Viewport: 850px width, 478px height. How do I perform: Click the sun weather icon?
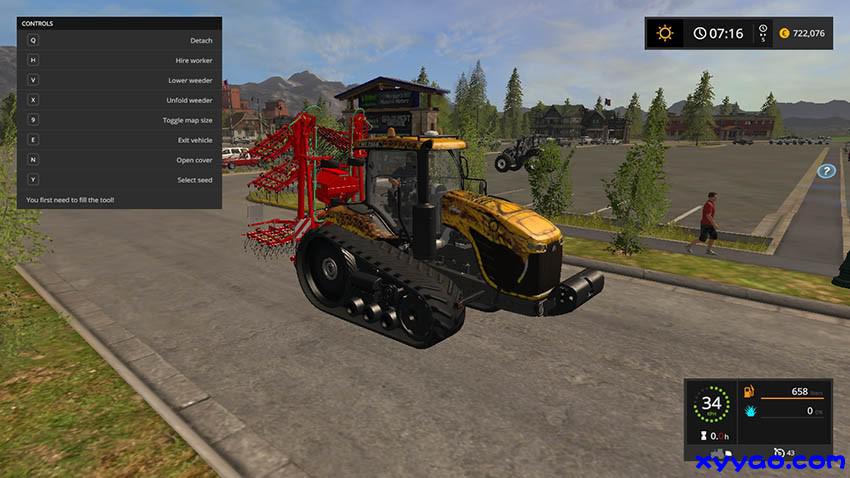coord(664,33)
